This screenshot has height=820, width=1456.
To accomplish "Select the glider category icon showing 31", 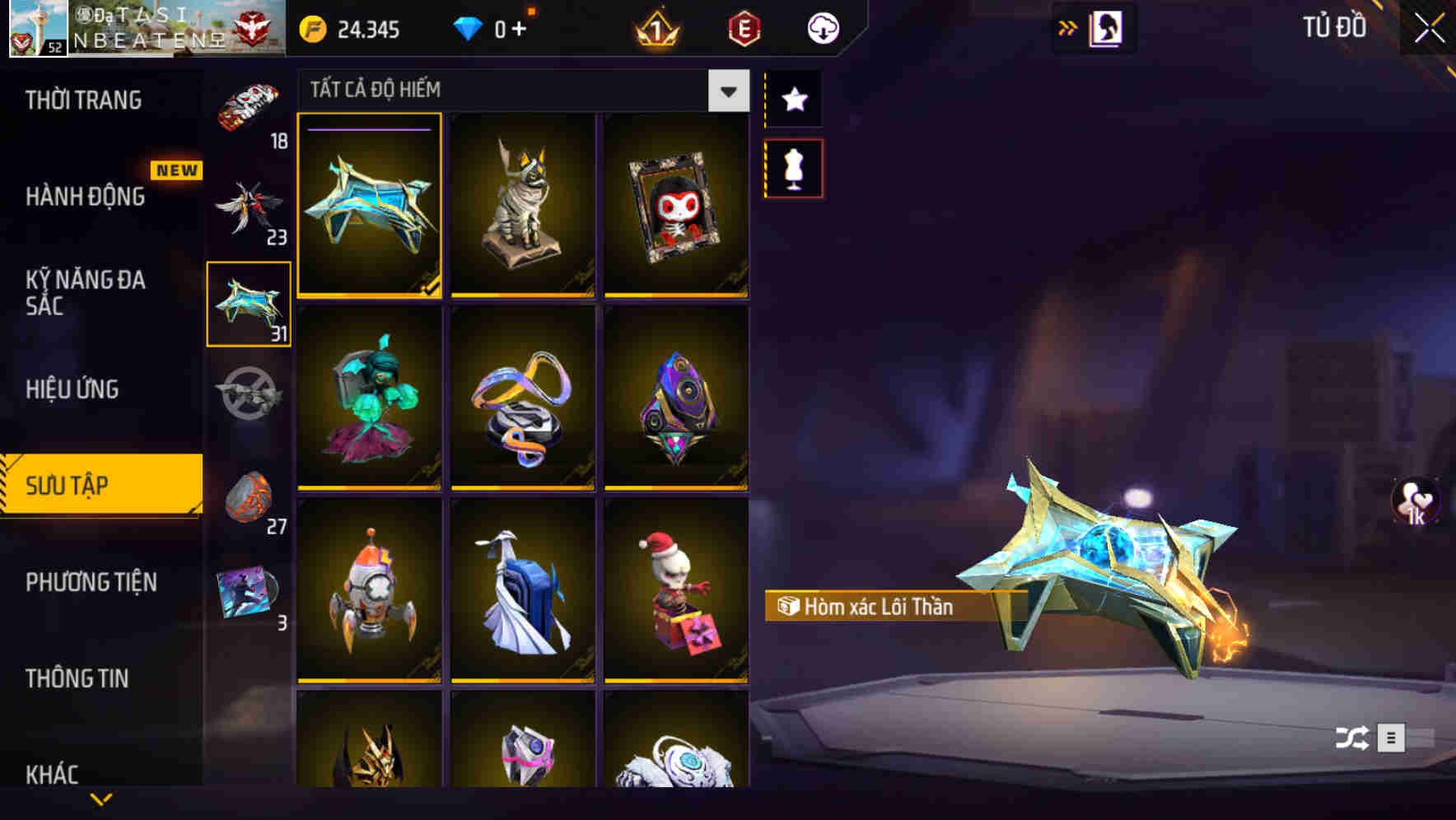I will [250, 306].
